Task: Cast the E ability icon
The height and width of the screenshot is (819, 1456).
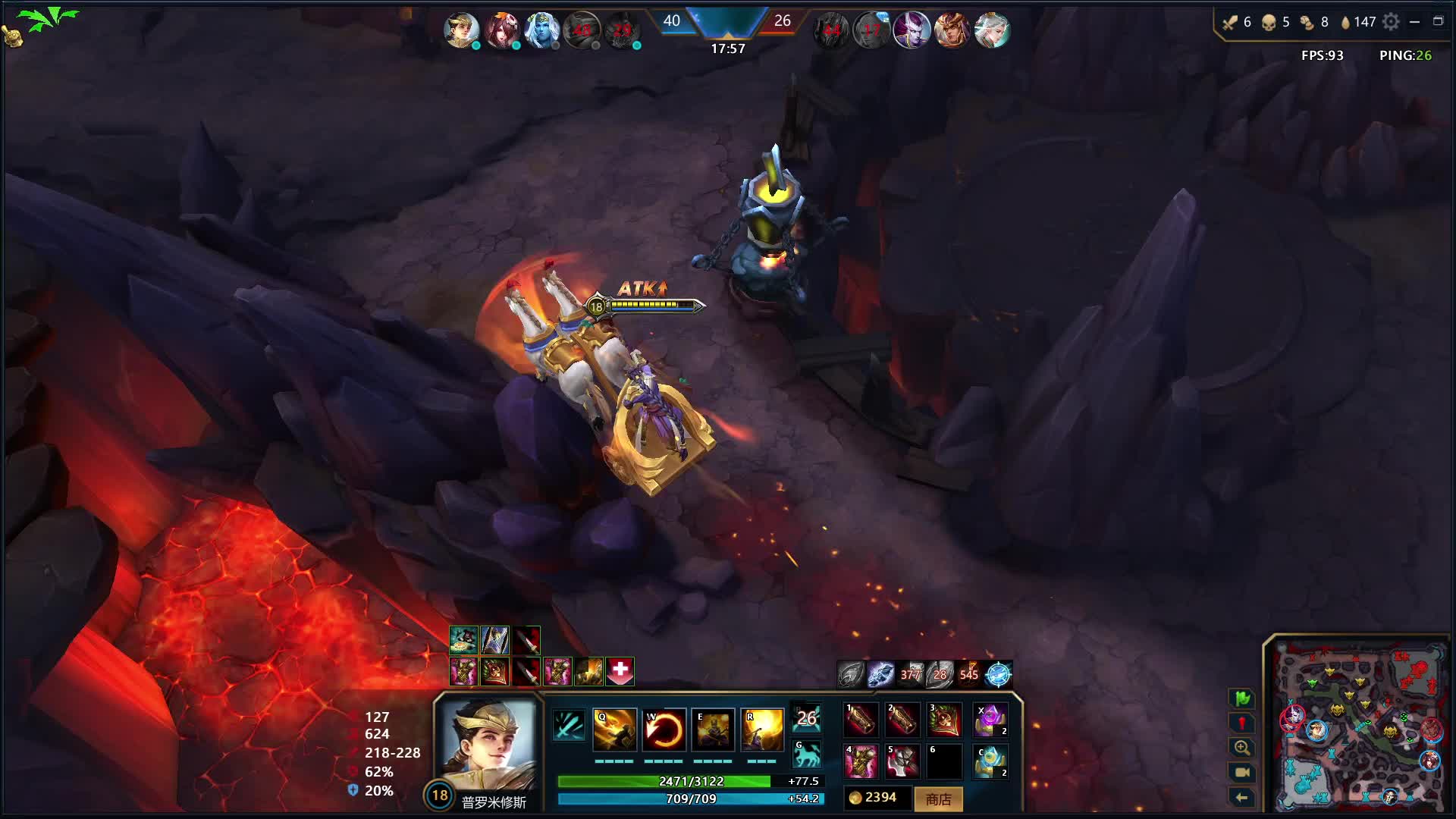Action: pos(713,730)
